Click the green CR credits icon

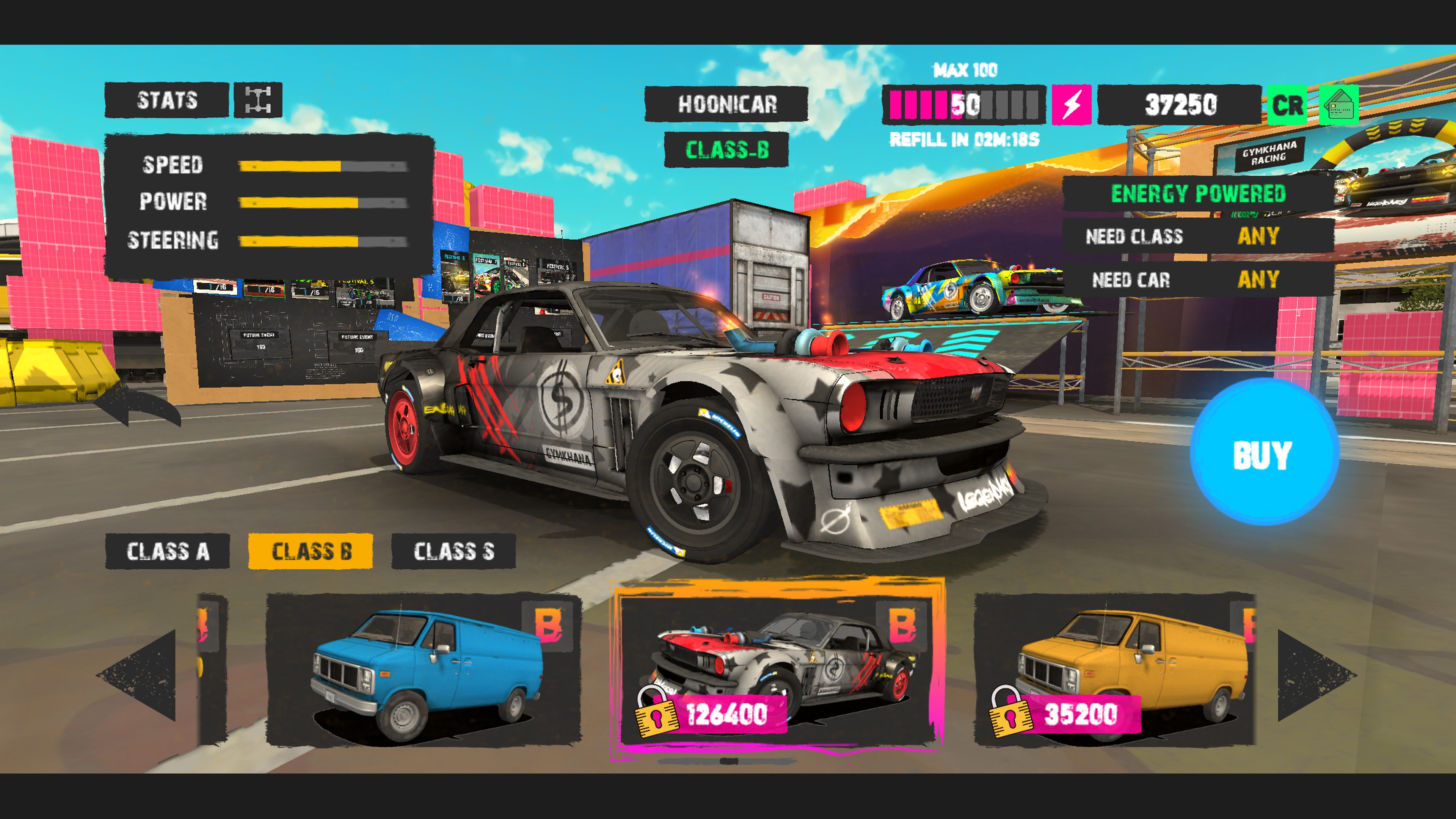pos(1287,105)
